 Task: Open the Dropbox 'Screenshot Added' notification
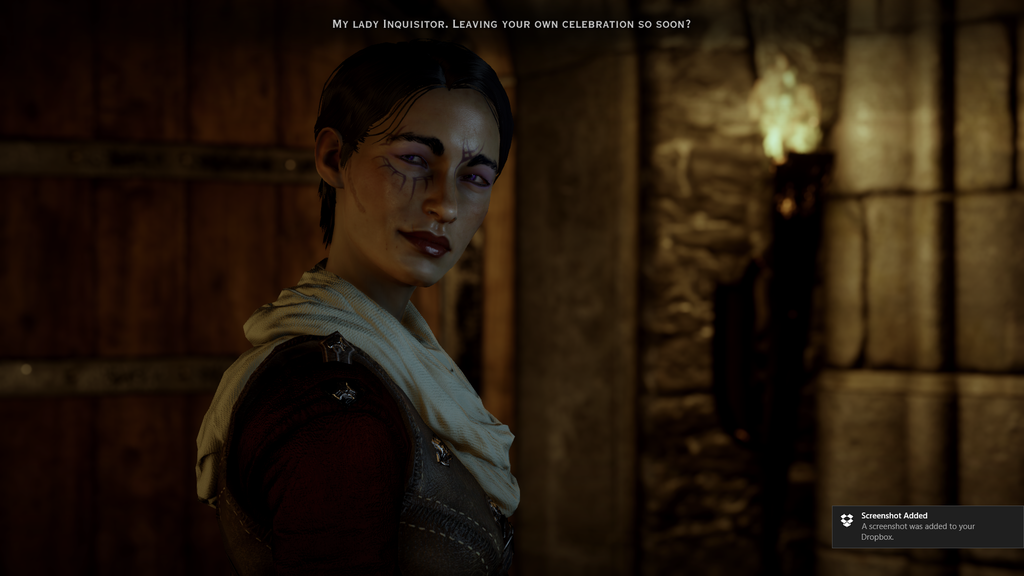tap(926, 526)
